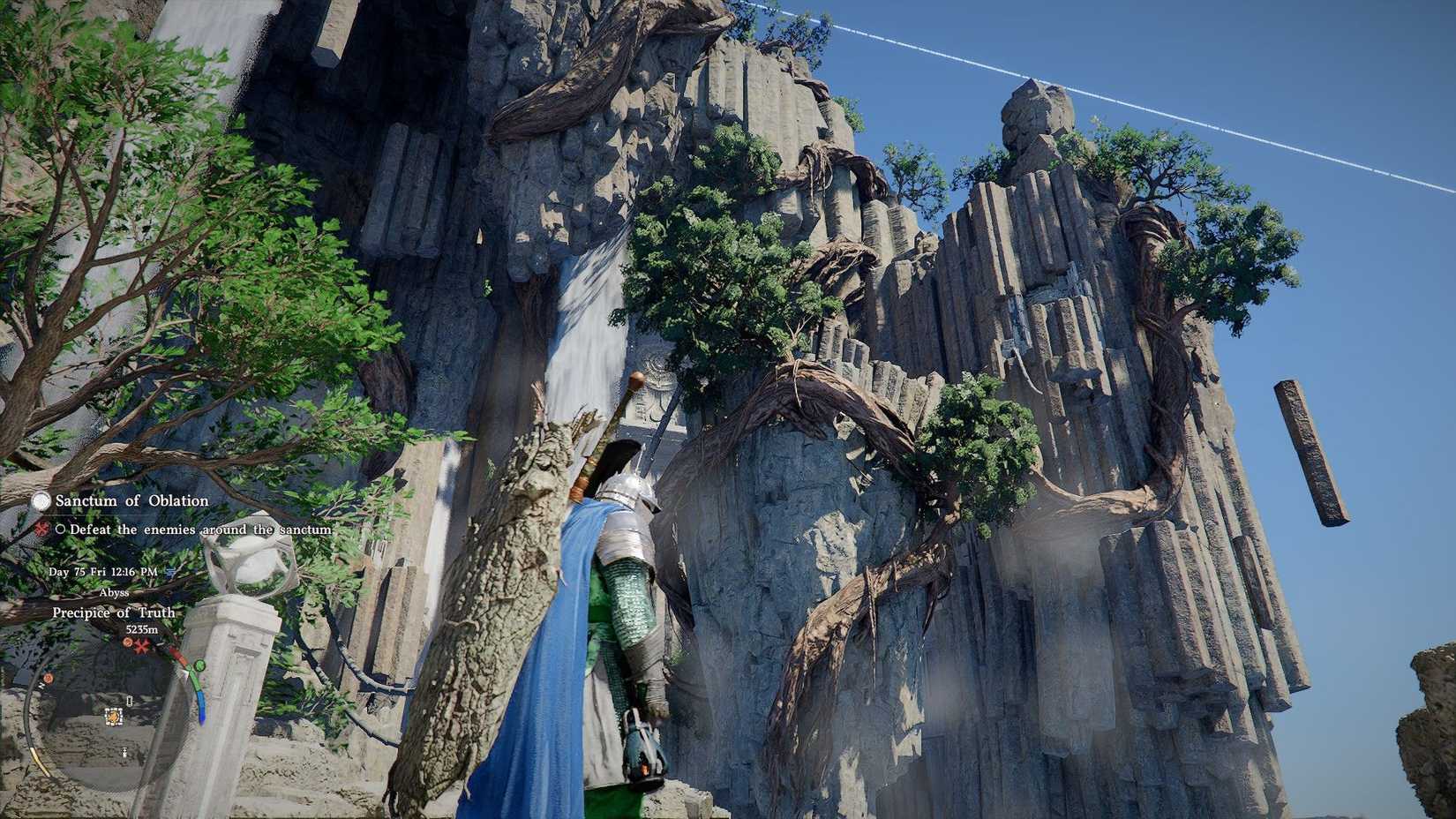The image size is (1456, 819).
Task: Click the "Precipice of Truth" destination text
Action: pos(113,612)
